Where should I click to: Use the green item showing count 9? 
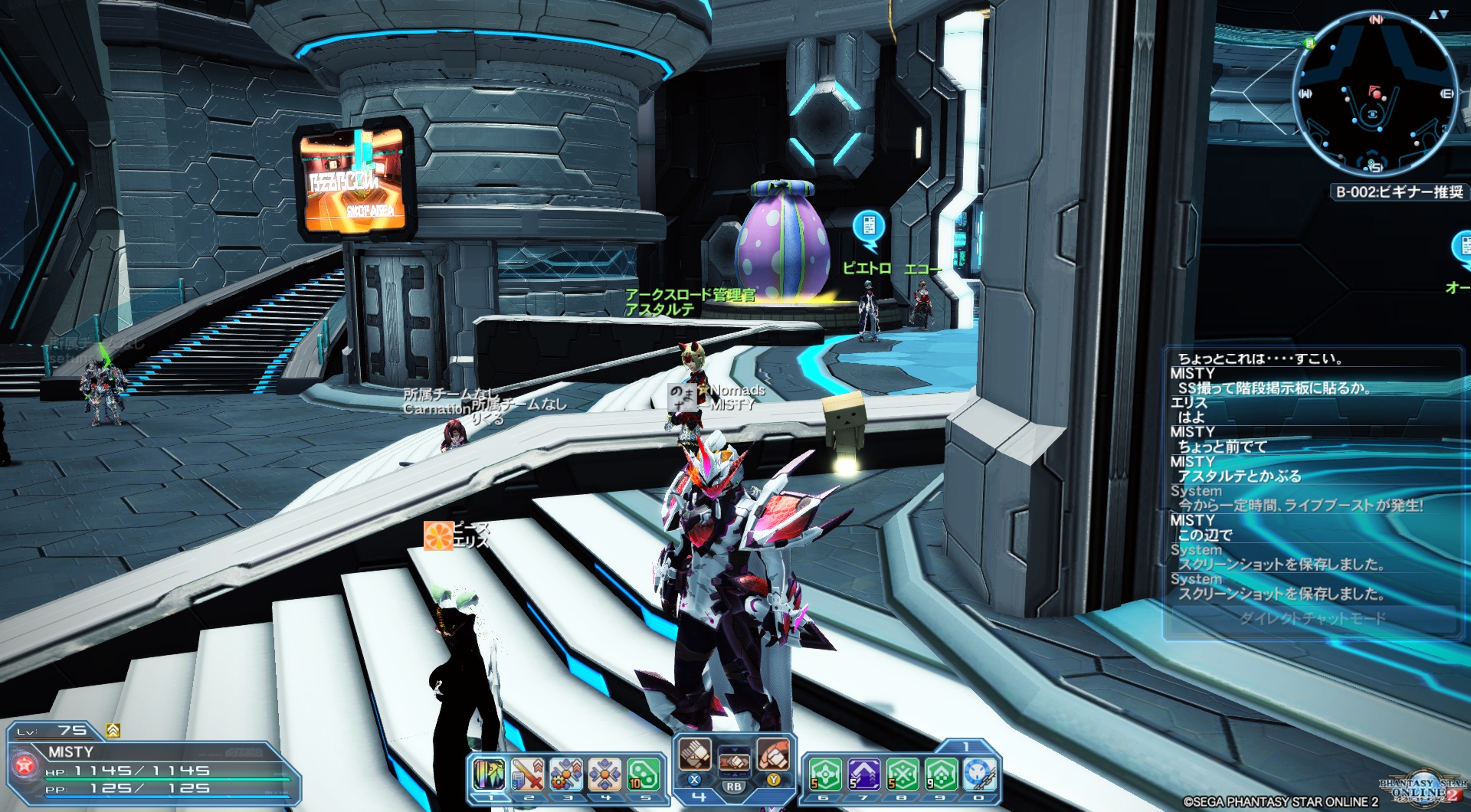tap(941, 774)
